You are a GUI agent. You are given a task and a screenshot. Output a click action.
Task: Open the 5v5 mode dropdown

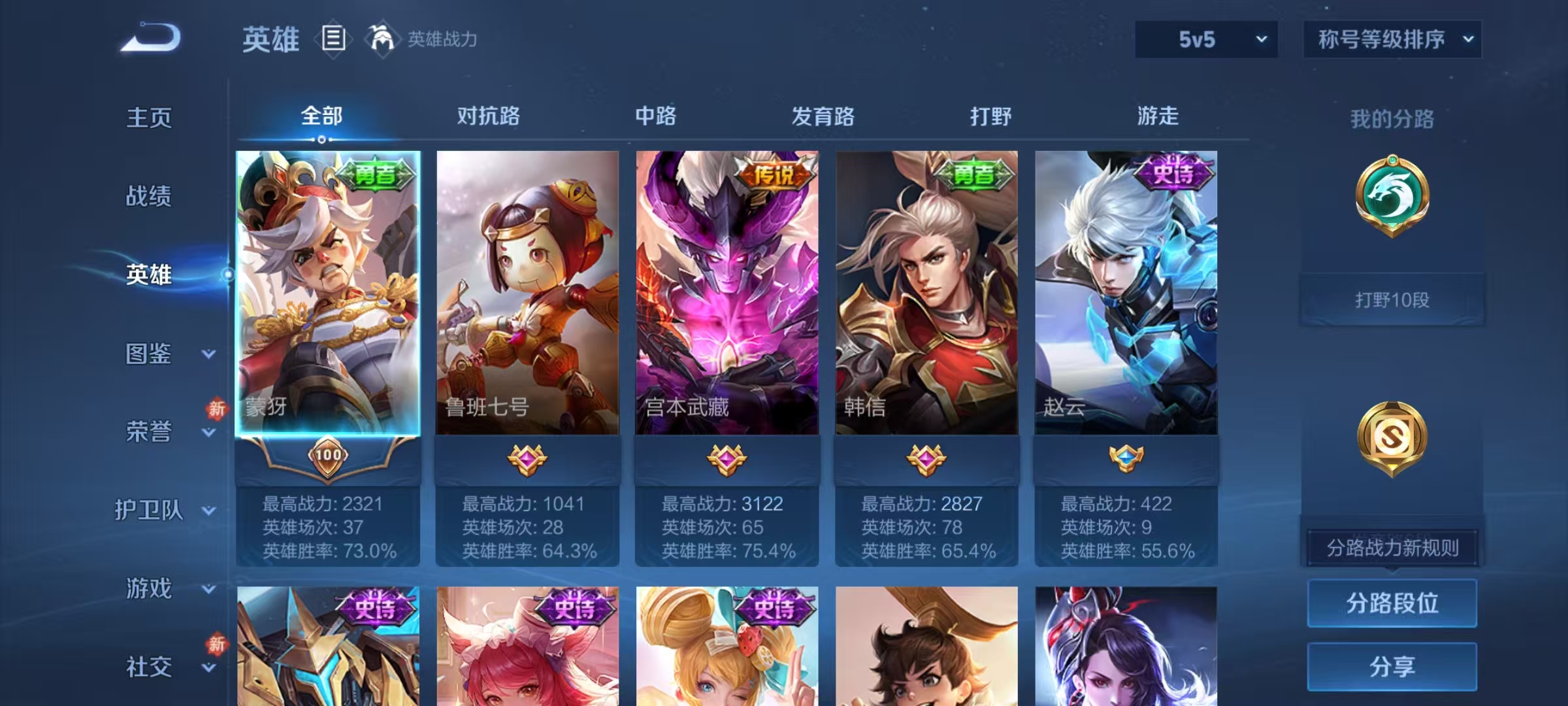pyautogui.click(x=1205, y=39)
